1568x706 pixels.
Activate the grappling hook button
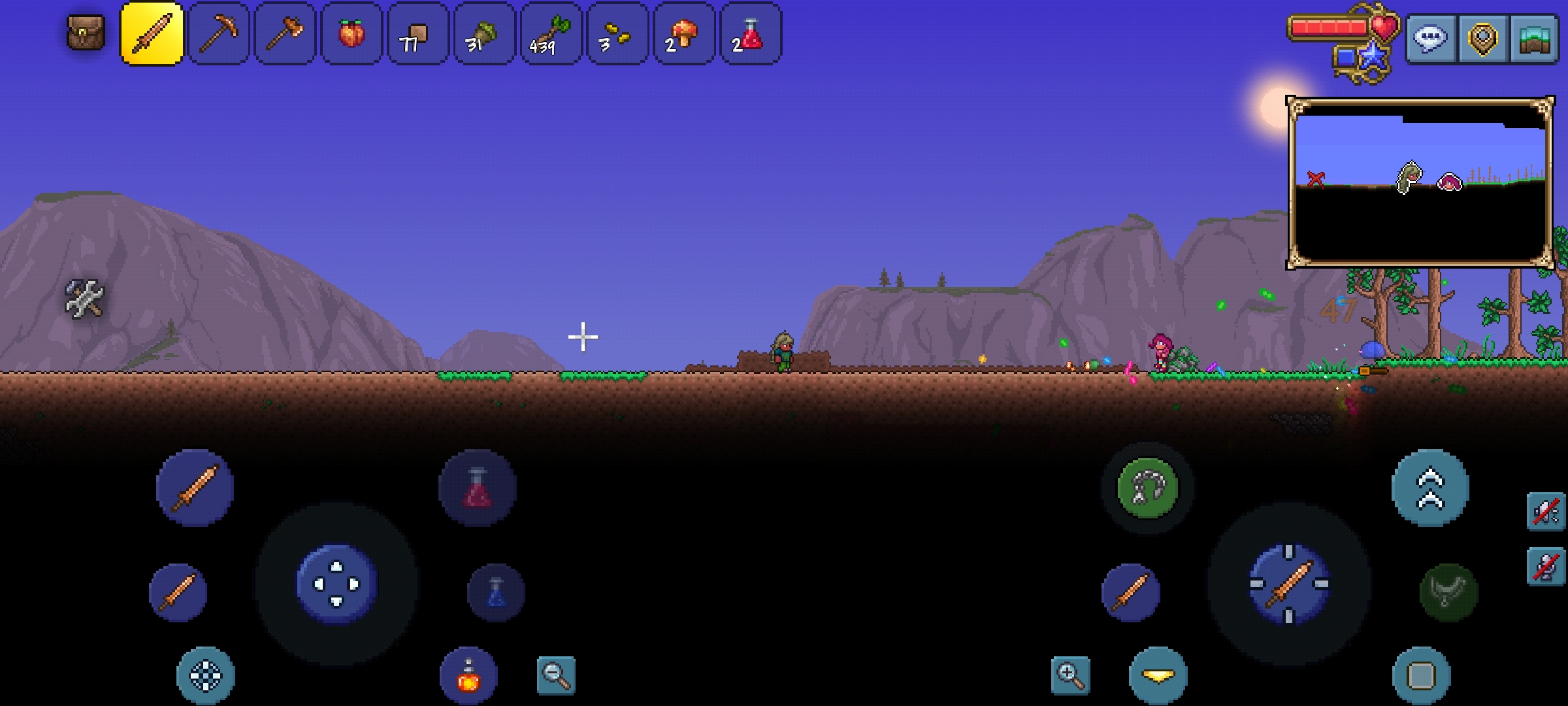pyautogui.click(x=1147, y=488)
